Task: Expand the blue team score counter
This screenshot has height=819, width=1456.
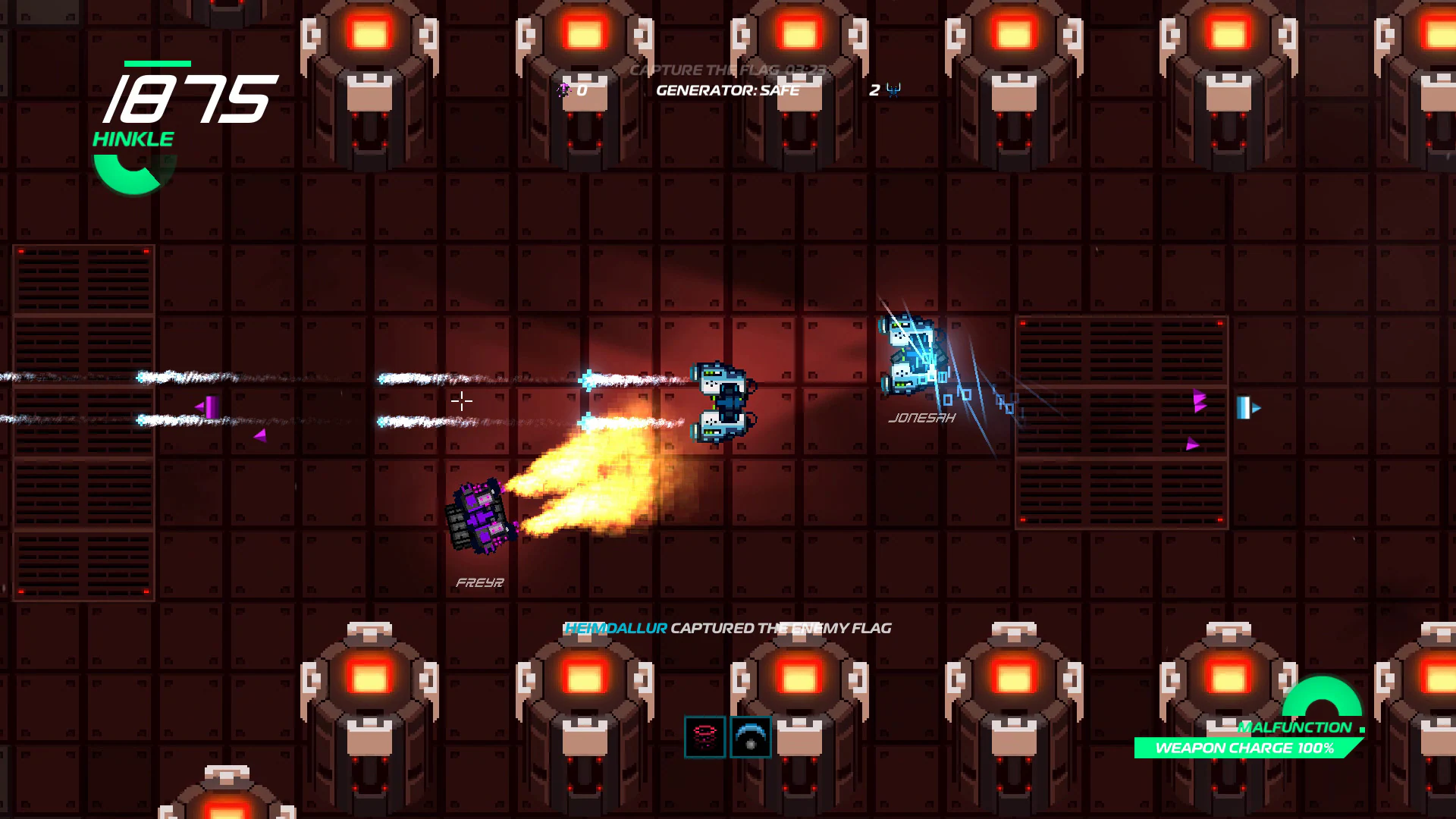Action: point(874,89)
